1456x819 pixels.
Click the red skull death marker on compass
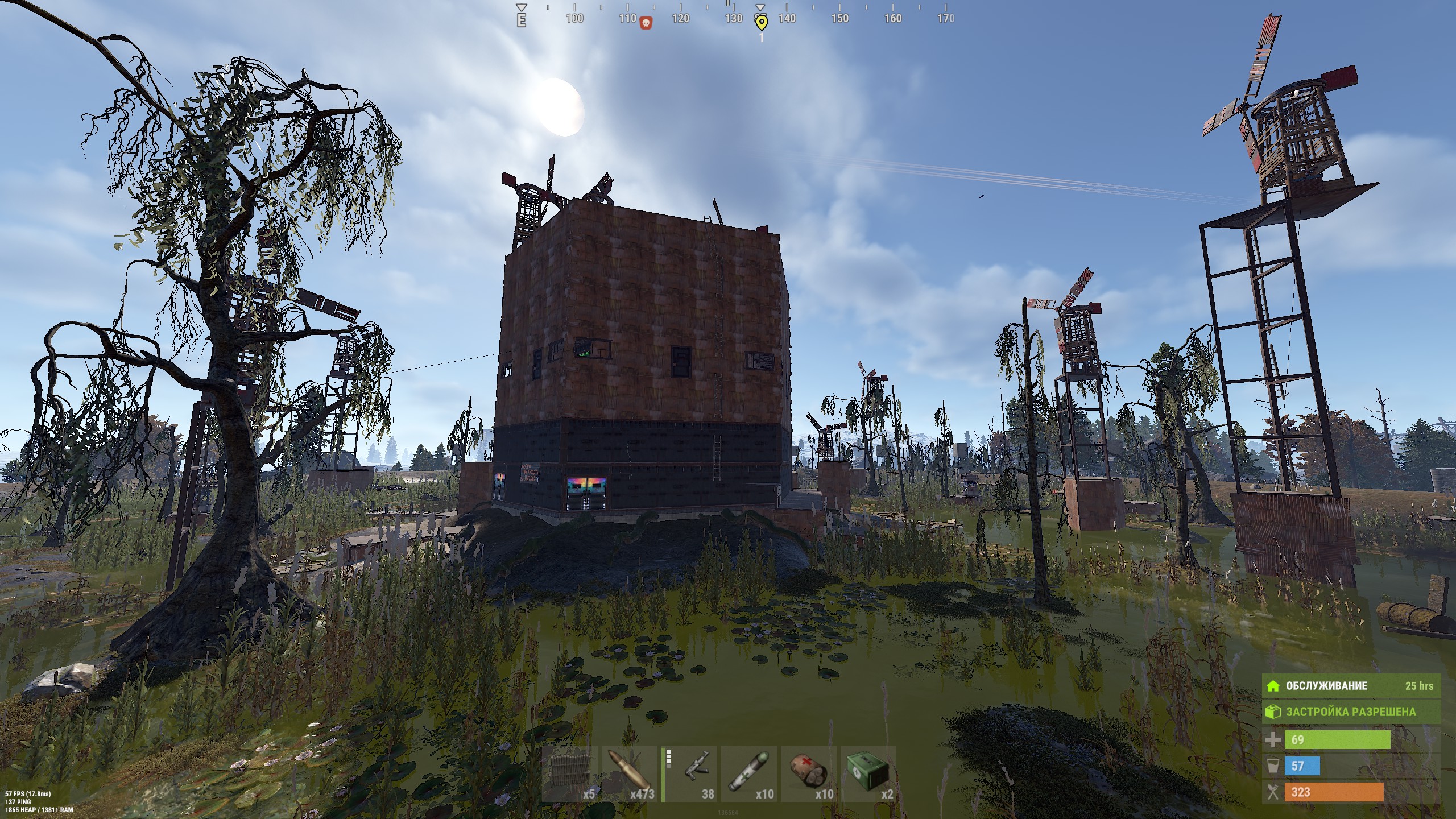pos(646,23)
